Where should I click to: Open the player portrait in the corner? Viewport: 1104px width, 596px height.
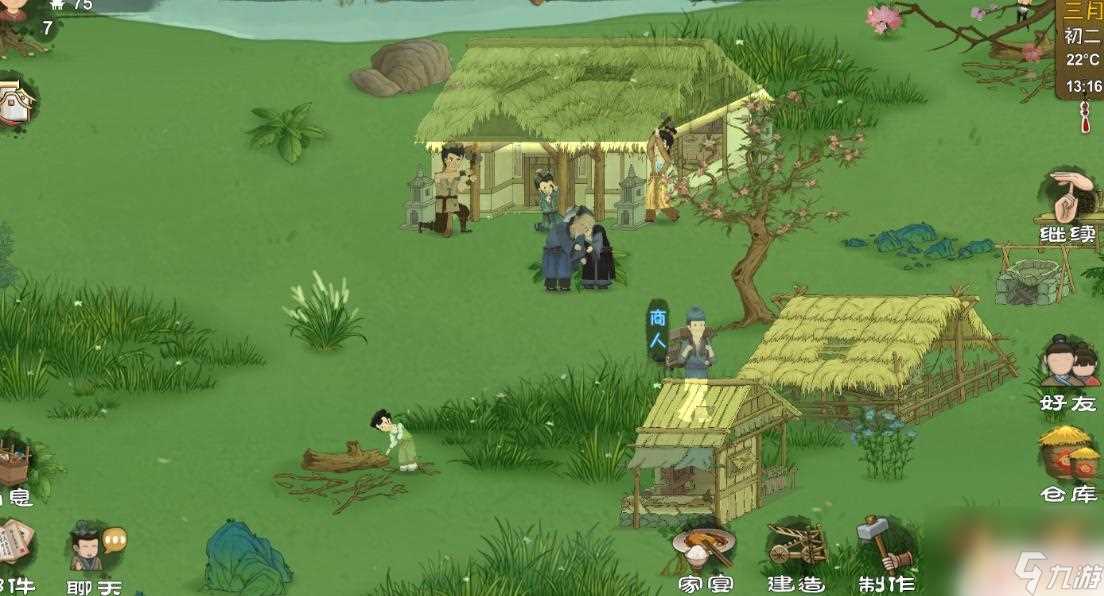pos(12,8)
